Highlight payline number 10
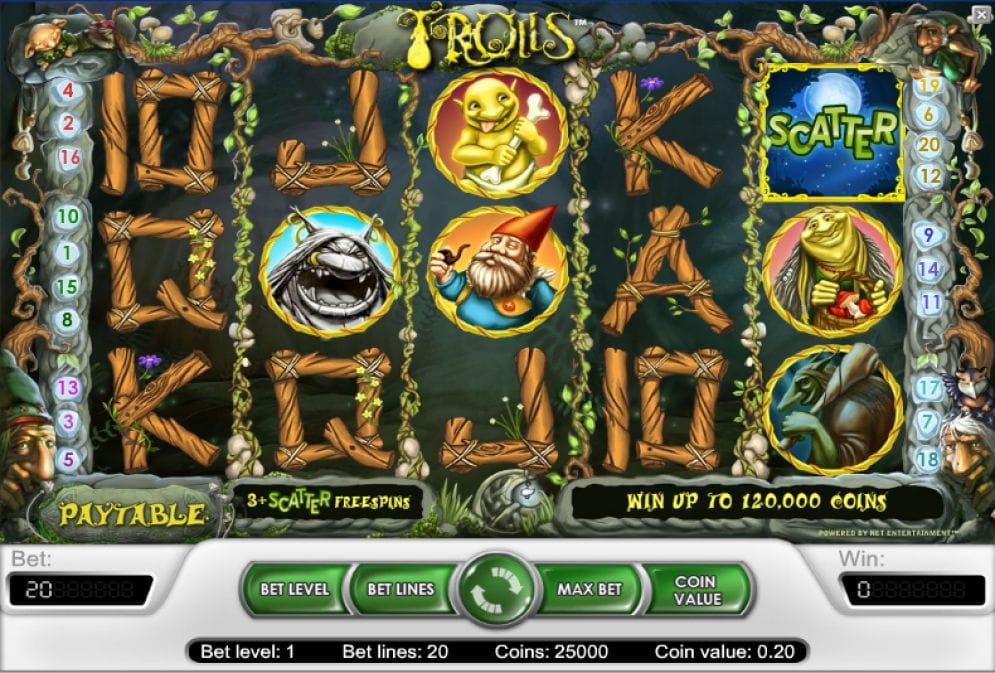 tap(68, 216)
